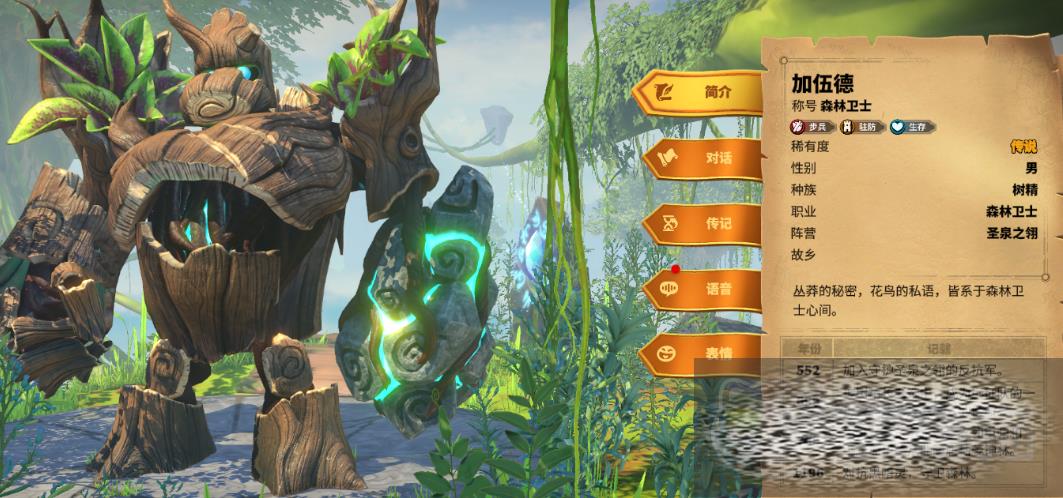Viewport: 1063px width, 498px height.
Task: Click the 步兵 infantry tag
Action: tap(813, 127)
